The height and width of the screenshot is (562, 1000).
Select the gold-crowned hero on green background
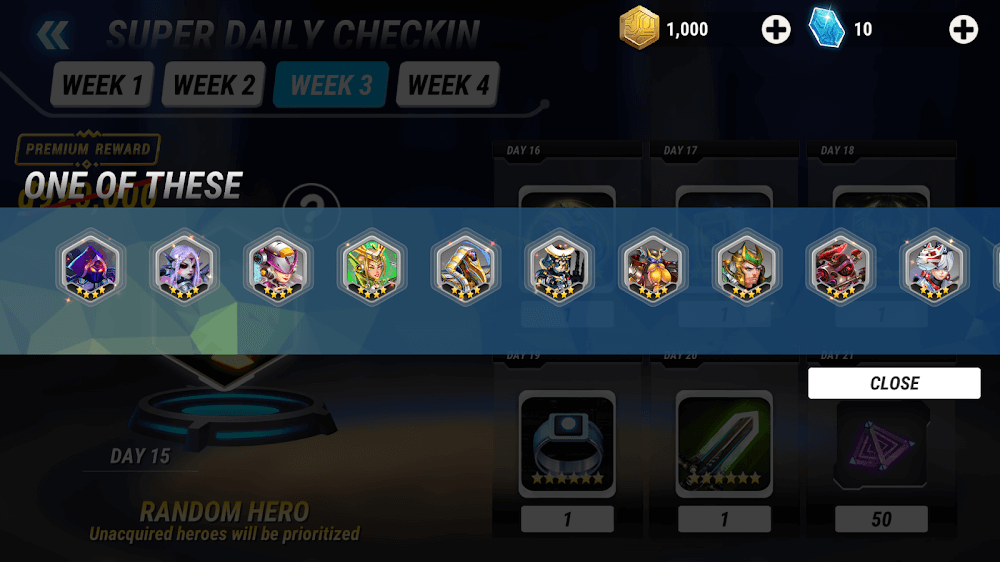tap(371, 267)
